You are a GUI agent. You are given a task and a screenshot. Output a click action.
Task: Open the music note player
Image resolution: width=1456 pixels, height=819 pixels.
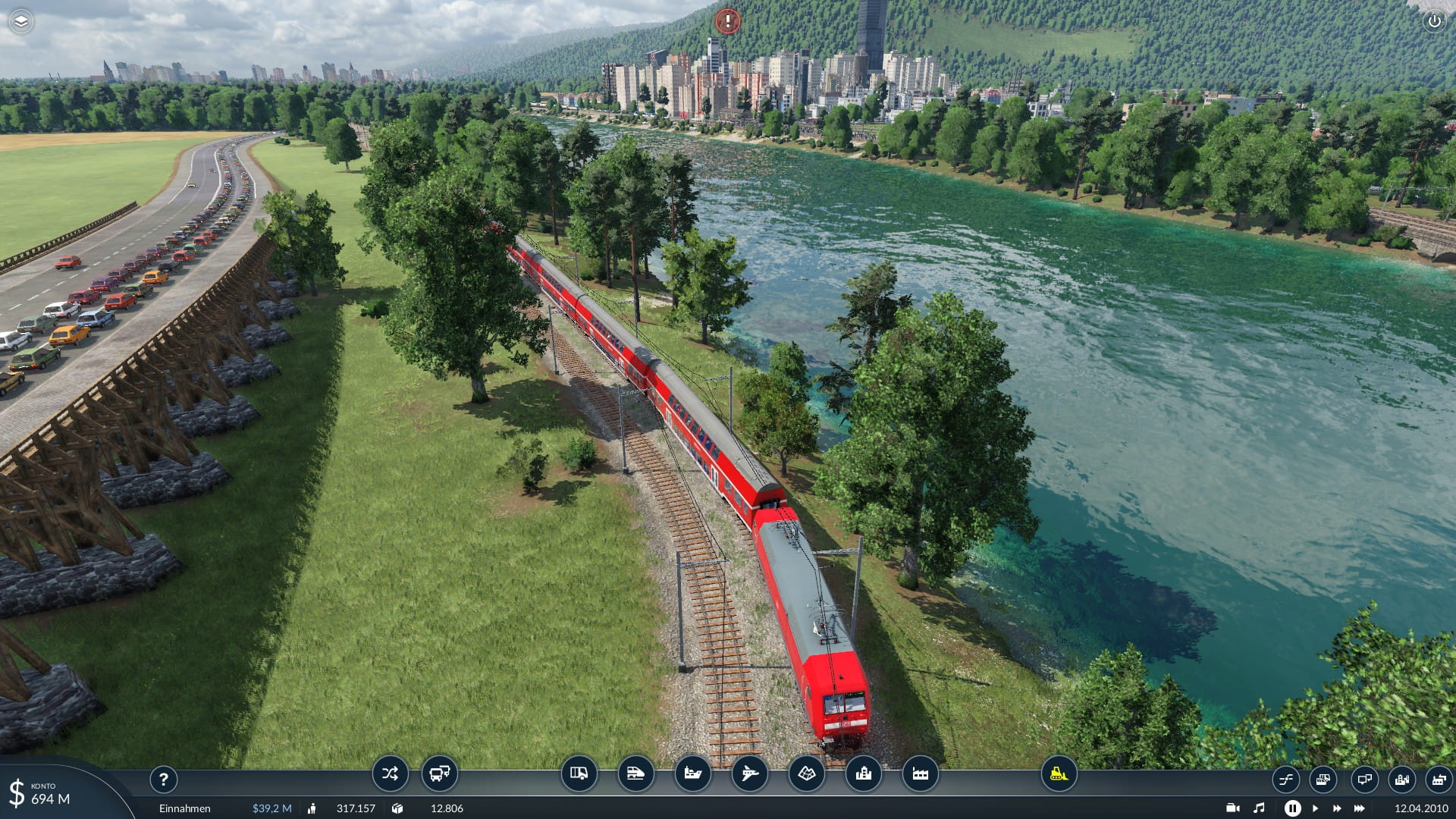[1259, 808]
